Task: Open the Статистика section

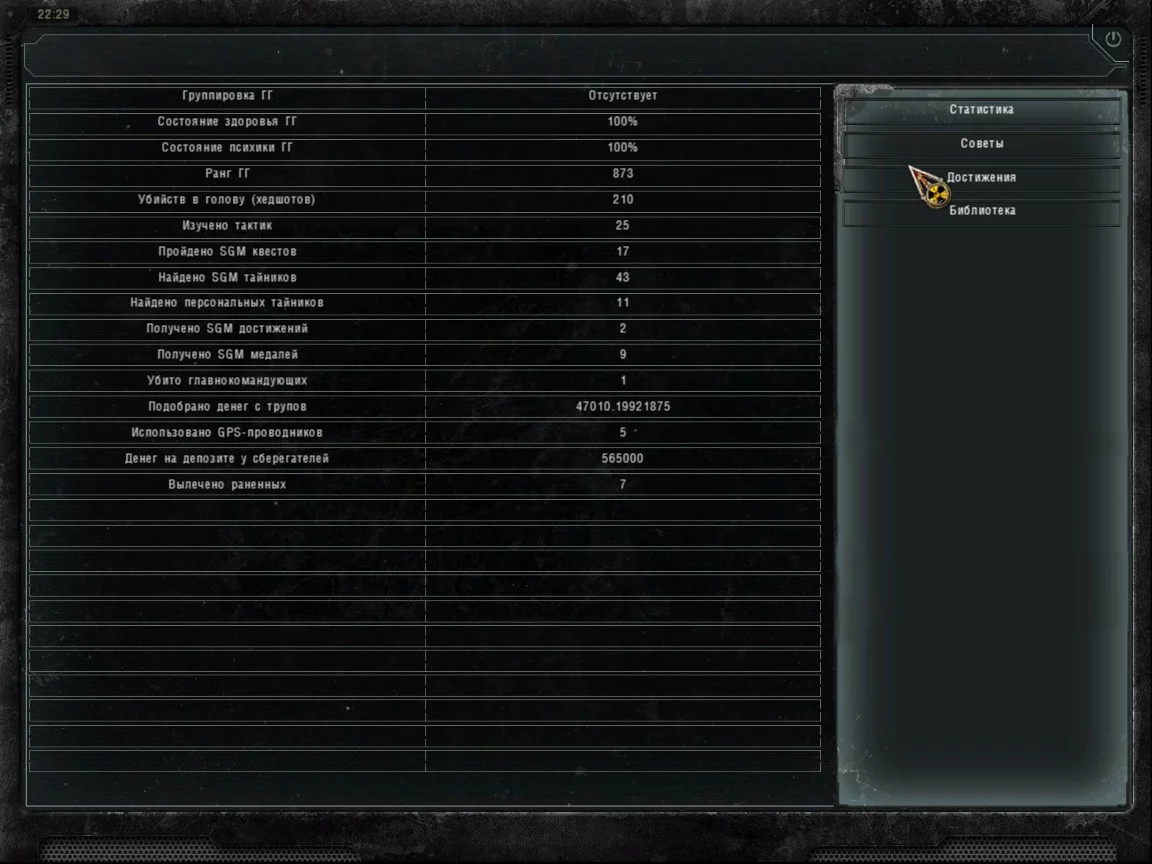Action: [981, 110]
